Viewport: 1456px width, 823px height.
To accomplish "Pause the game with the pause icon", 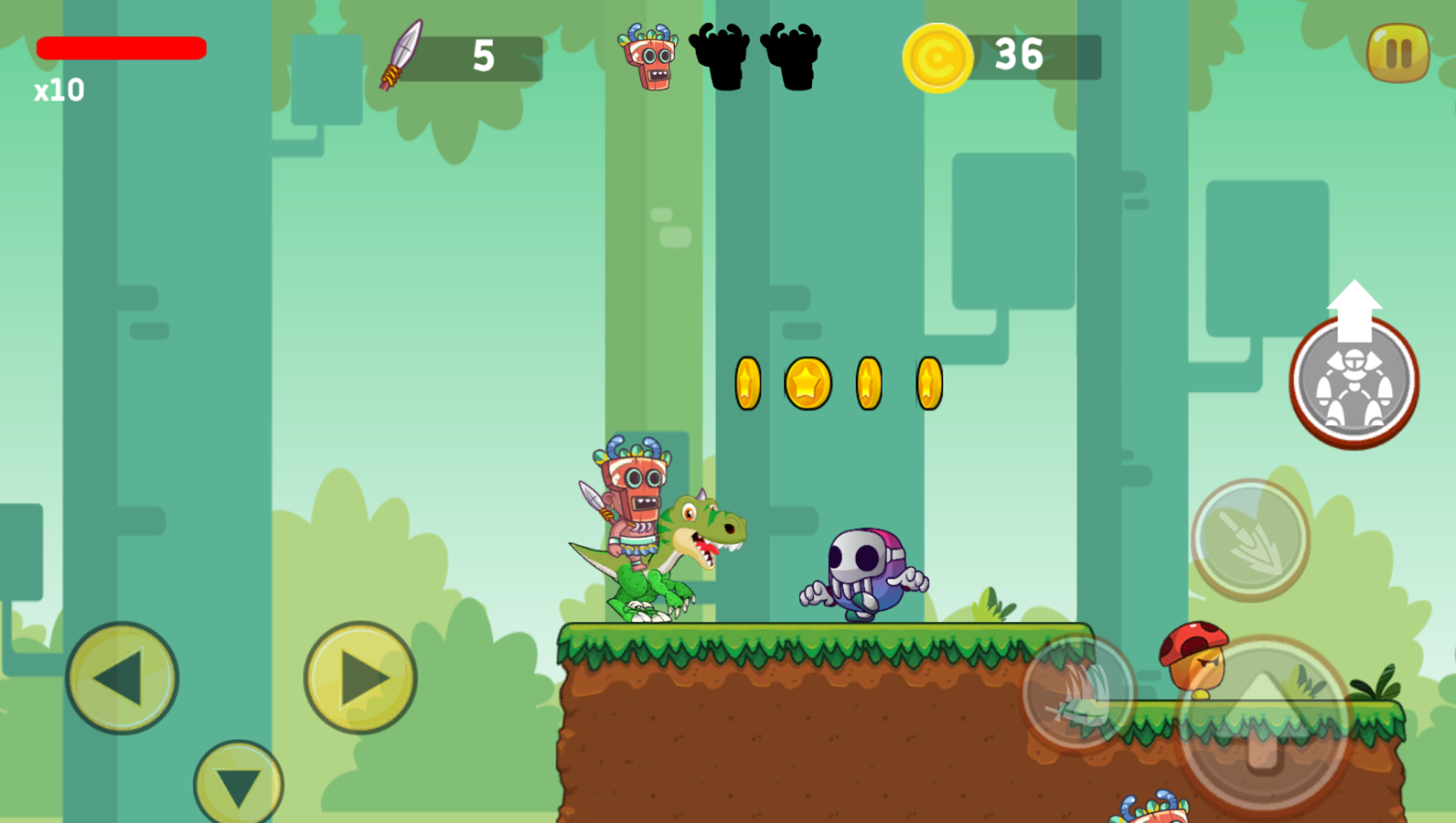I will click(x=1397, y=55).
